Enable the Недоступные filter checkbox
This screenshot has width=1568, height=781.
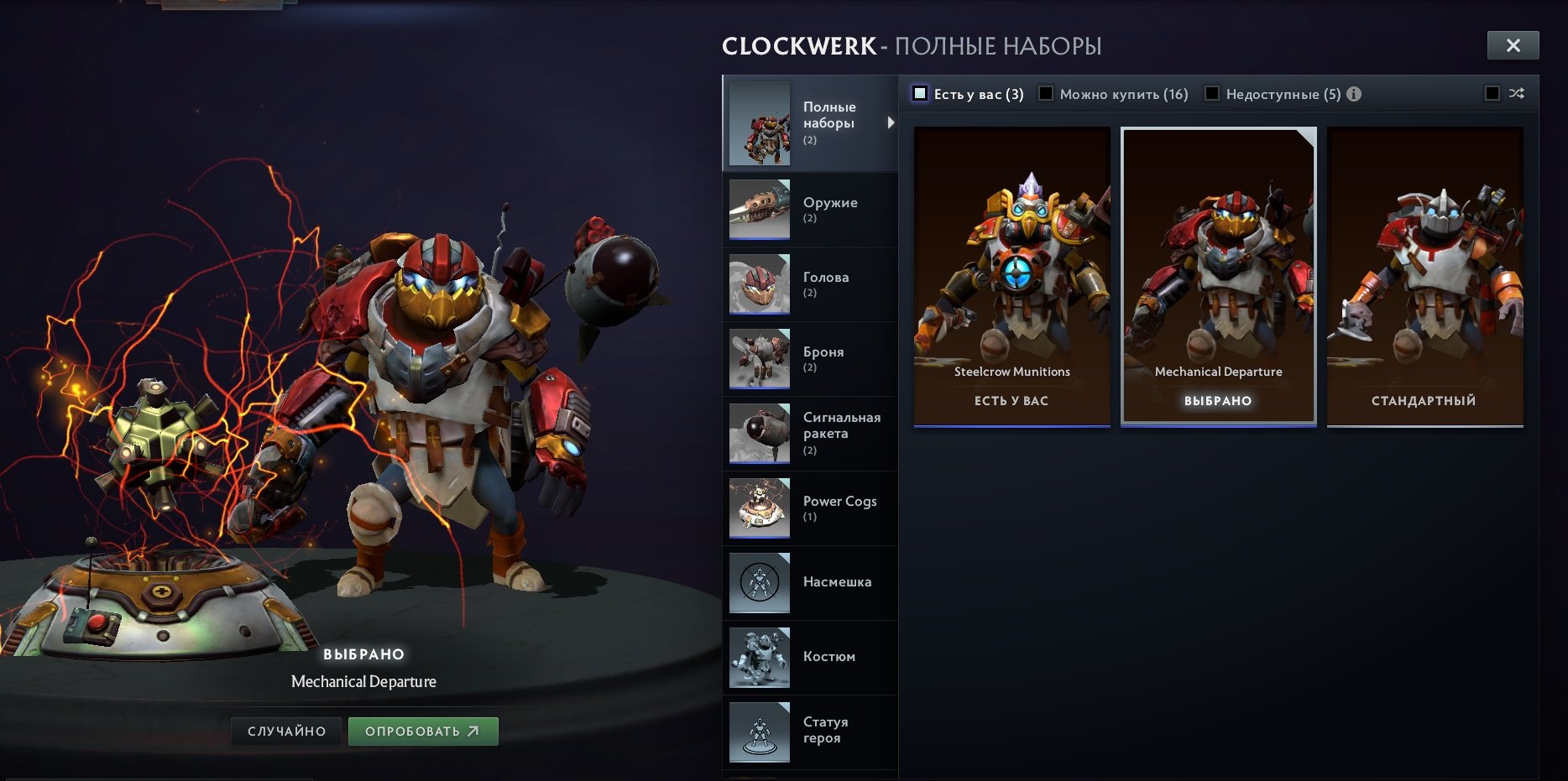click(x=1212, y=94)
